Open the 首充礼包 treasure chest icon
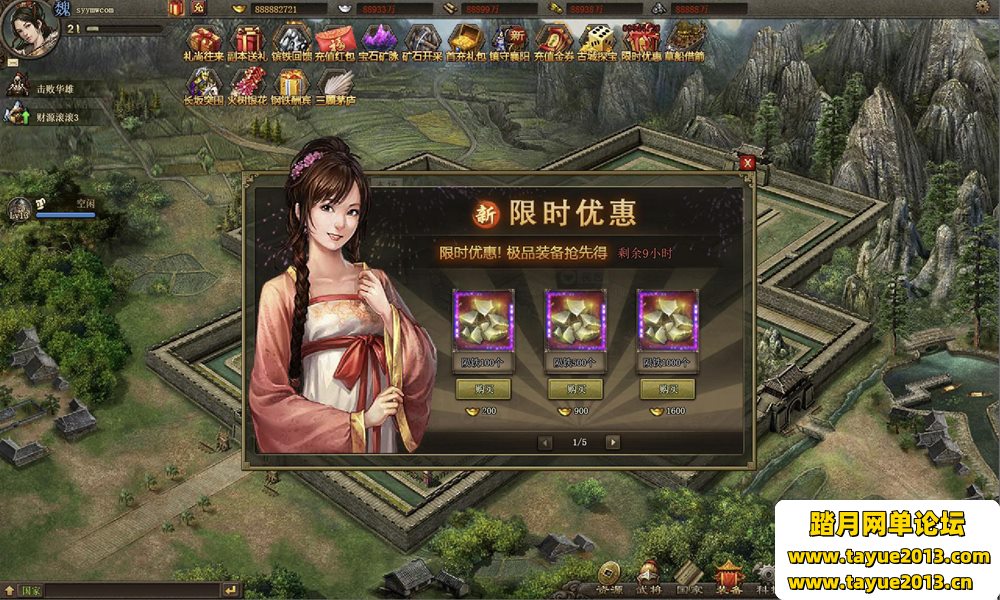Image resolution: width=1000 pixels, height=600 pixels. (463, 41)
